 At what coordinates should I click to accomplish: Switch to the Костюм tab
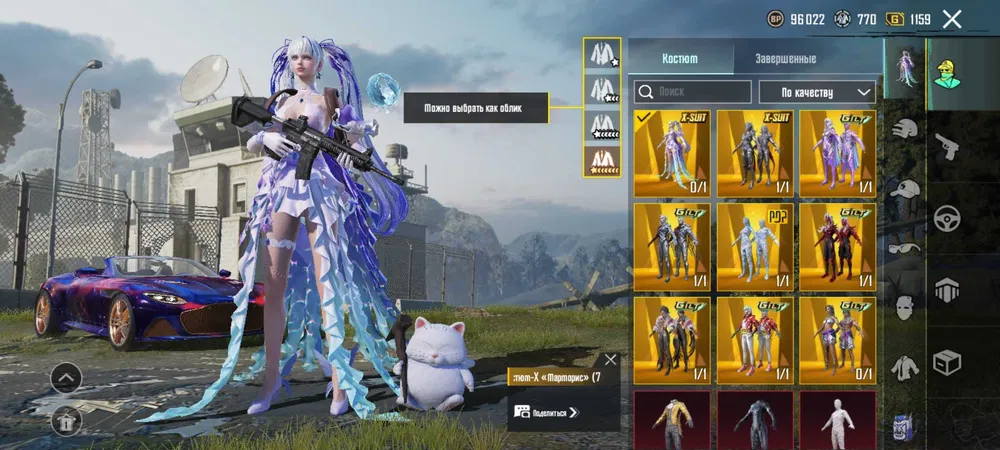coord(681,58)
